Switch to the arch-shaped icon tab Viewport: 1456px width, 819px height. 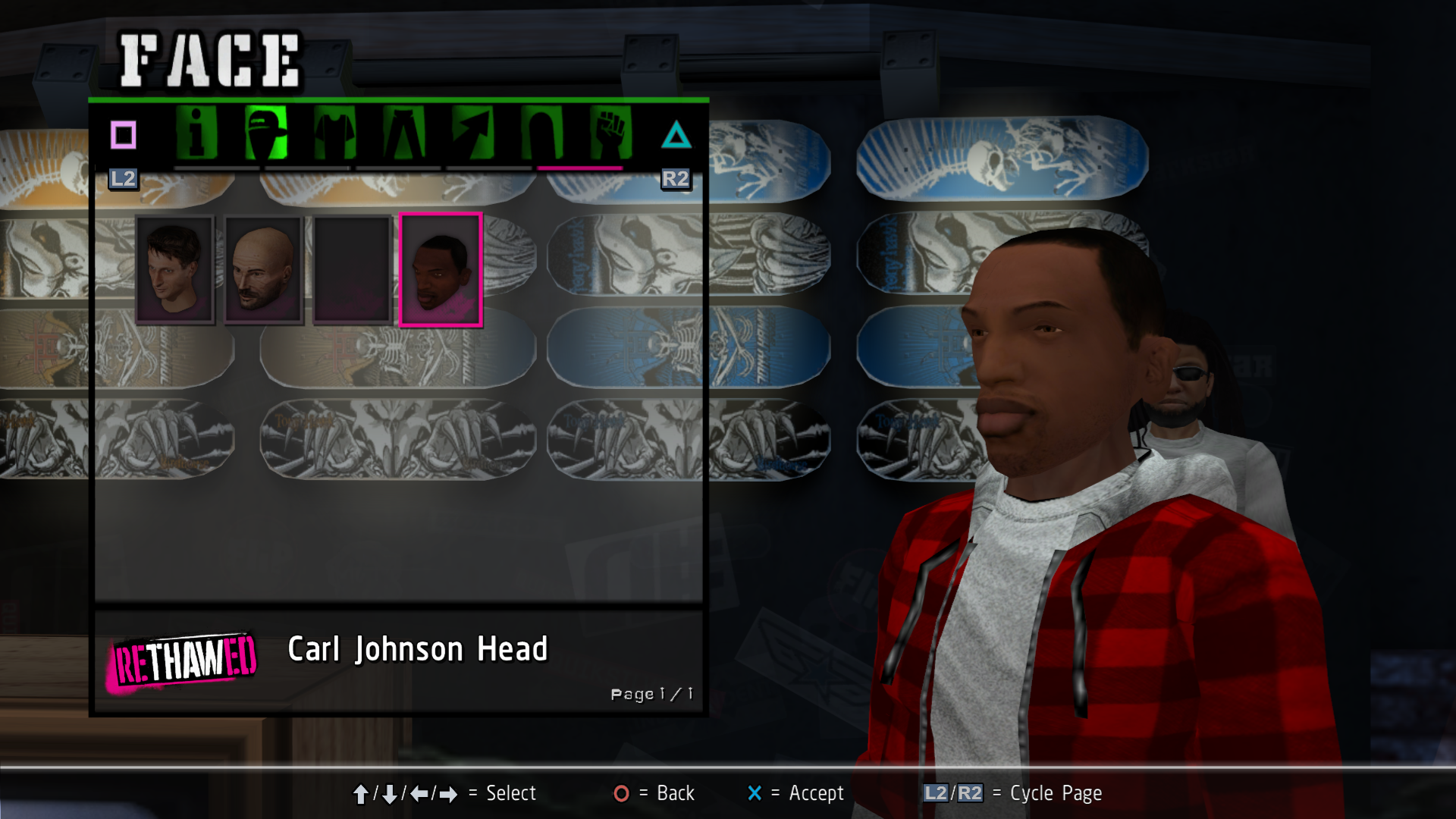coord(541,133)
